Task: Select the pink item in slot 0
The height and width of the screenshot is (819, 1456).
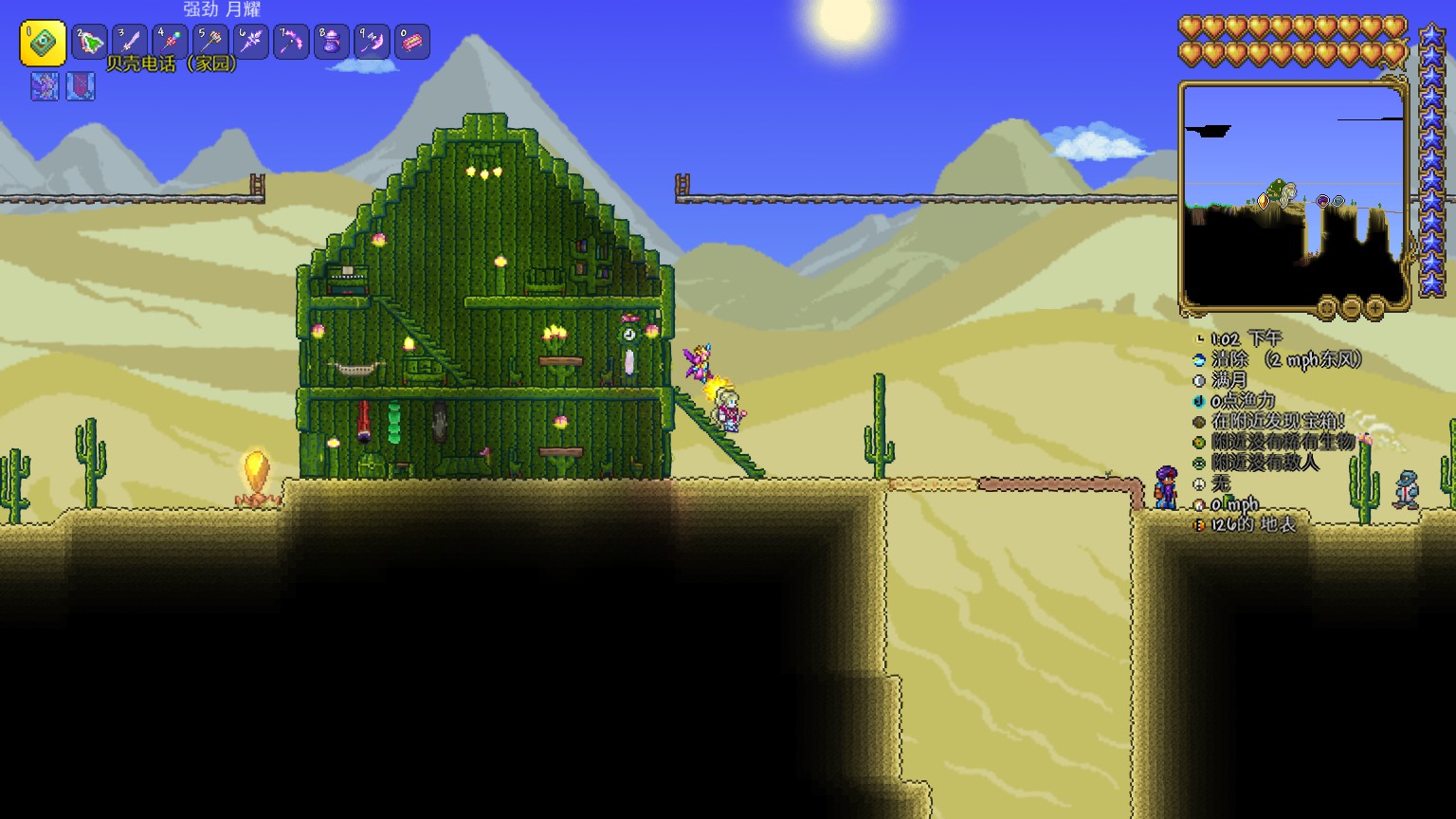Action: tap(412, 43)
